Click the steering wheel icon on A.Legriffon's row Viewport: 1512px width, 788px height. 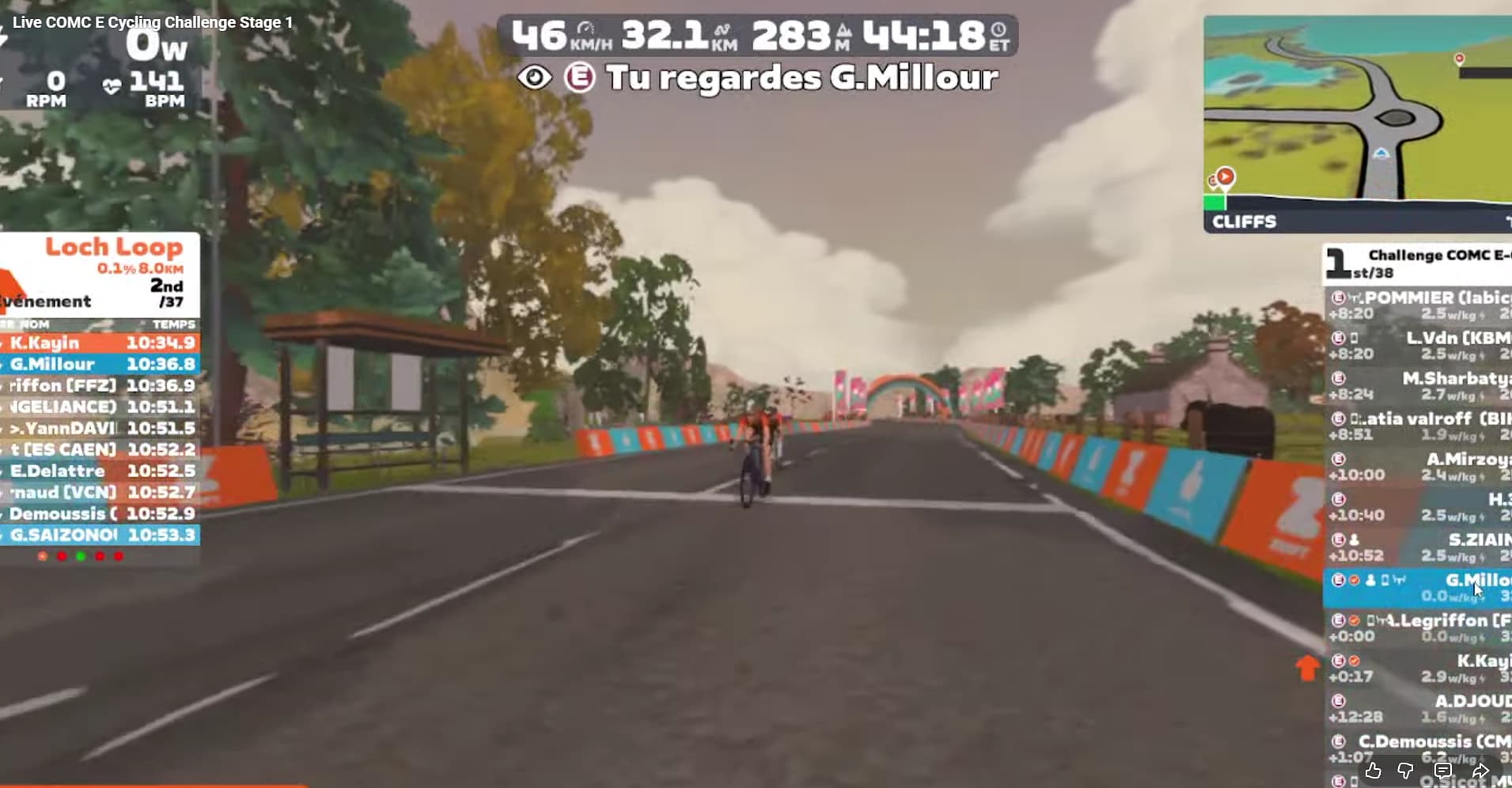[x=1384, y=619]
